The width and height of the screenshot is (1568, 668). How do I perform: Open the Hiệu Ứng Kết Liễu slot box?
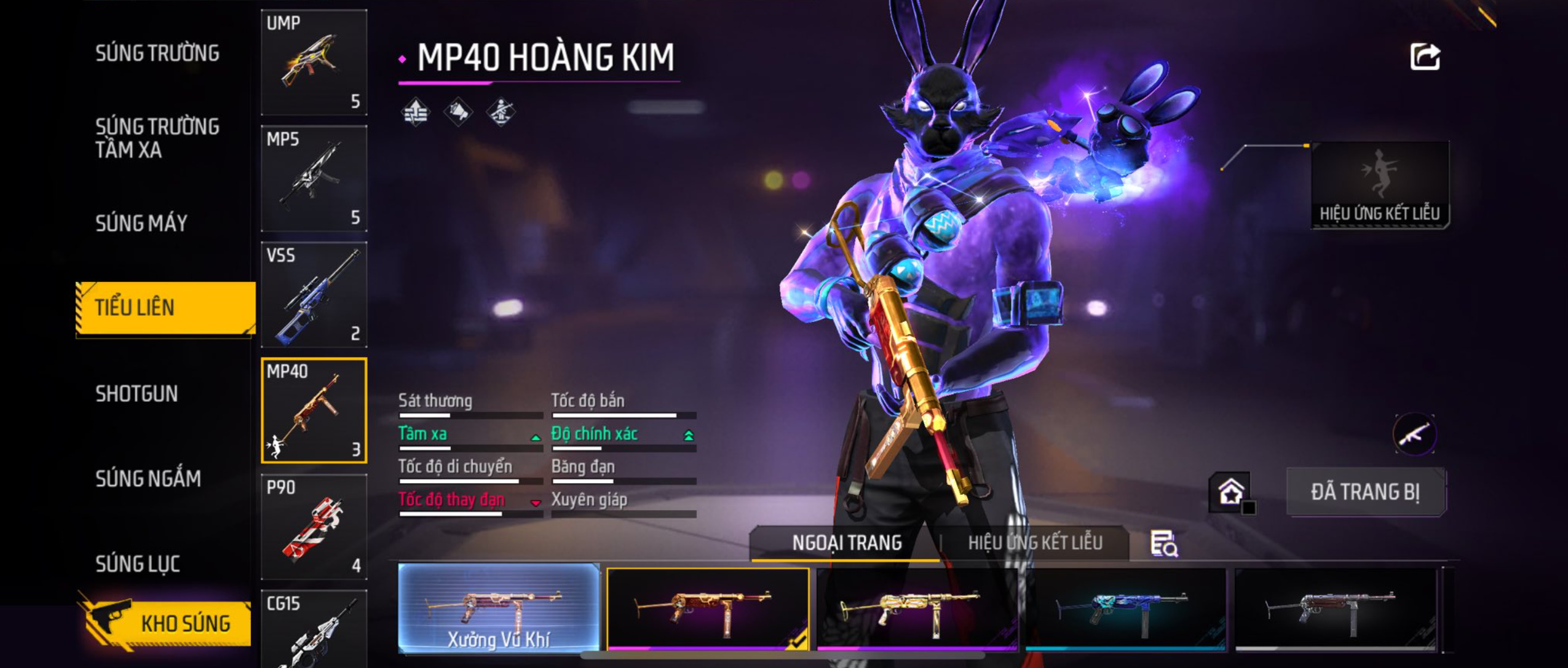[1380, 184]
